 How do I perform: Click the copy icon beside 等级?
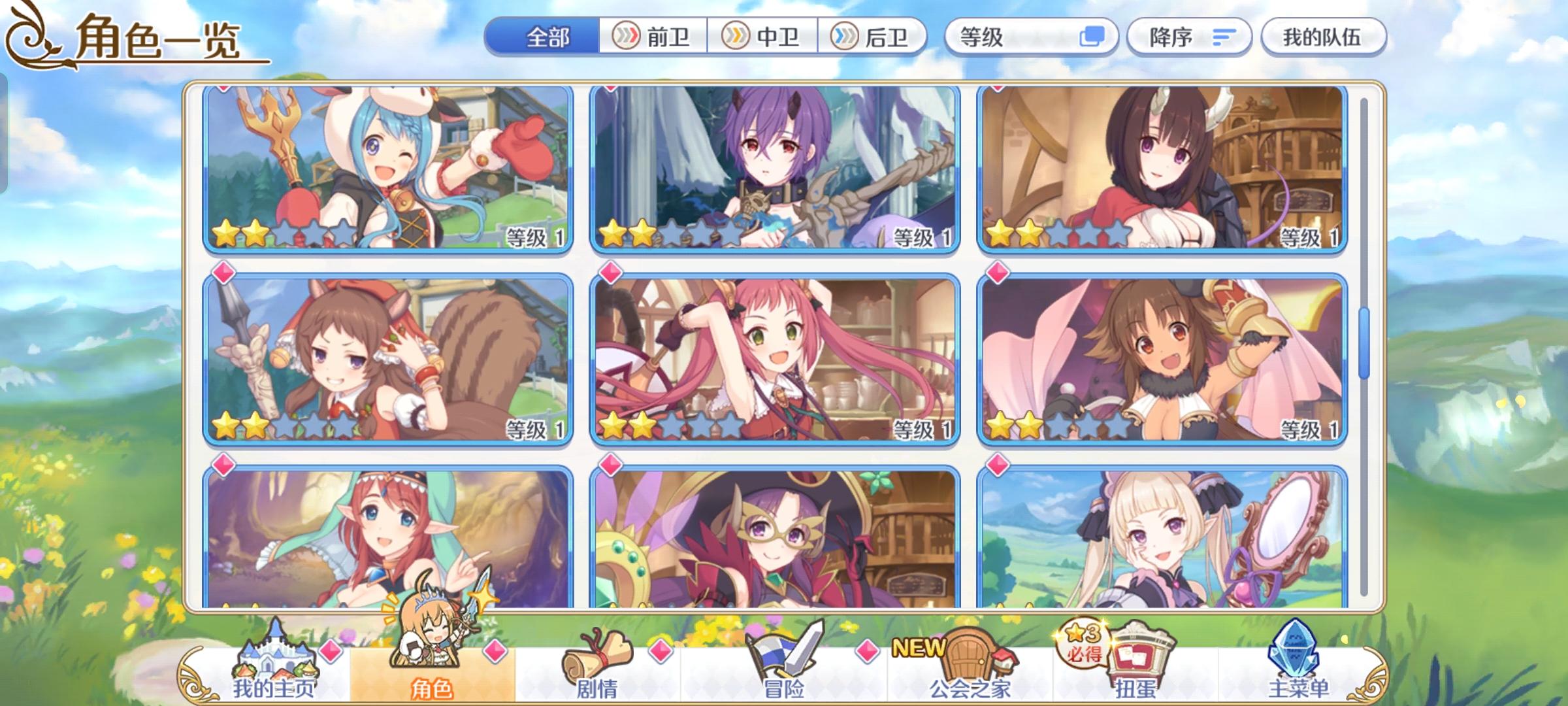coord(1096,37)
